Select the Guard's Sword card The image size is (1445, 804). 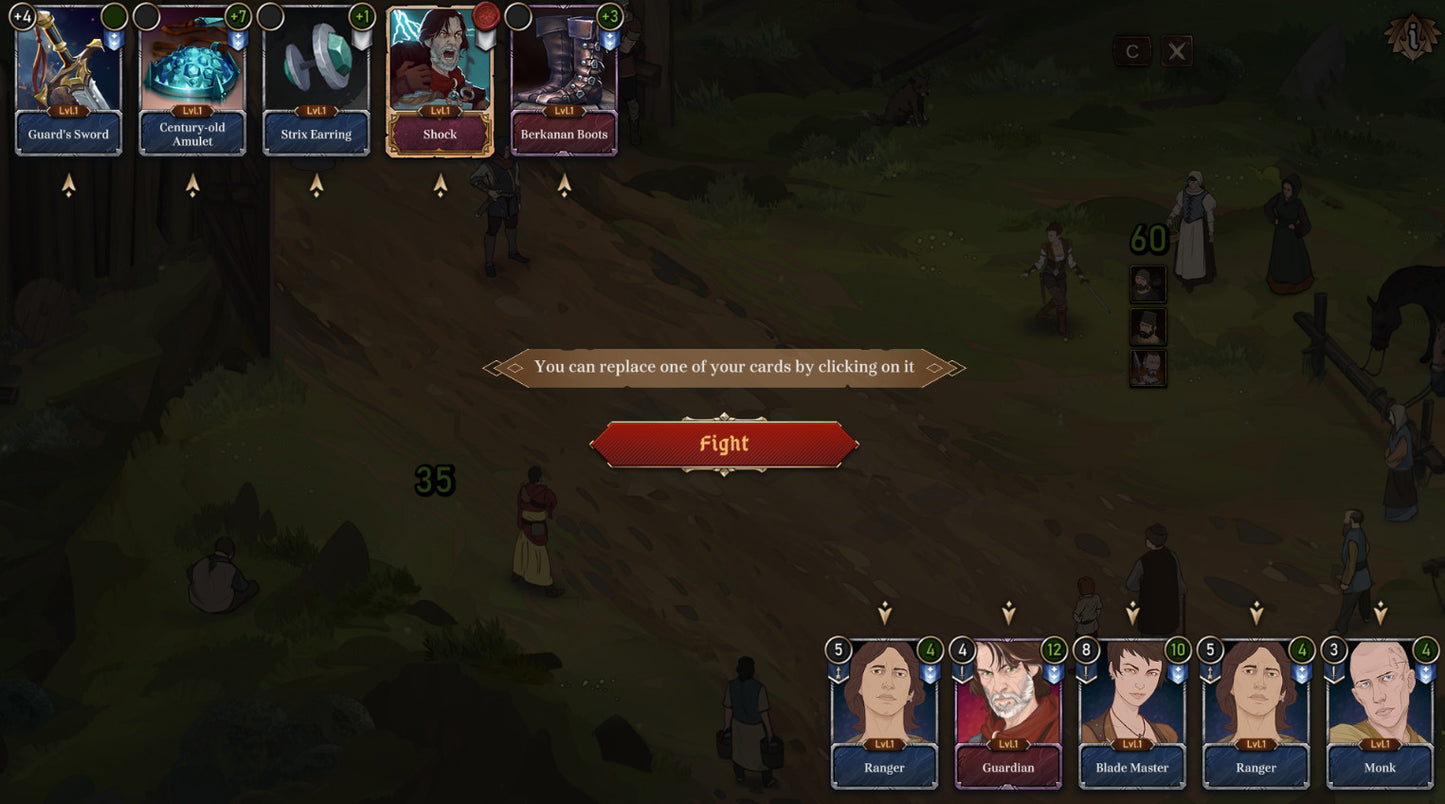[x=69, y=81]
